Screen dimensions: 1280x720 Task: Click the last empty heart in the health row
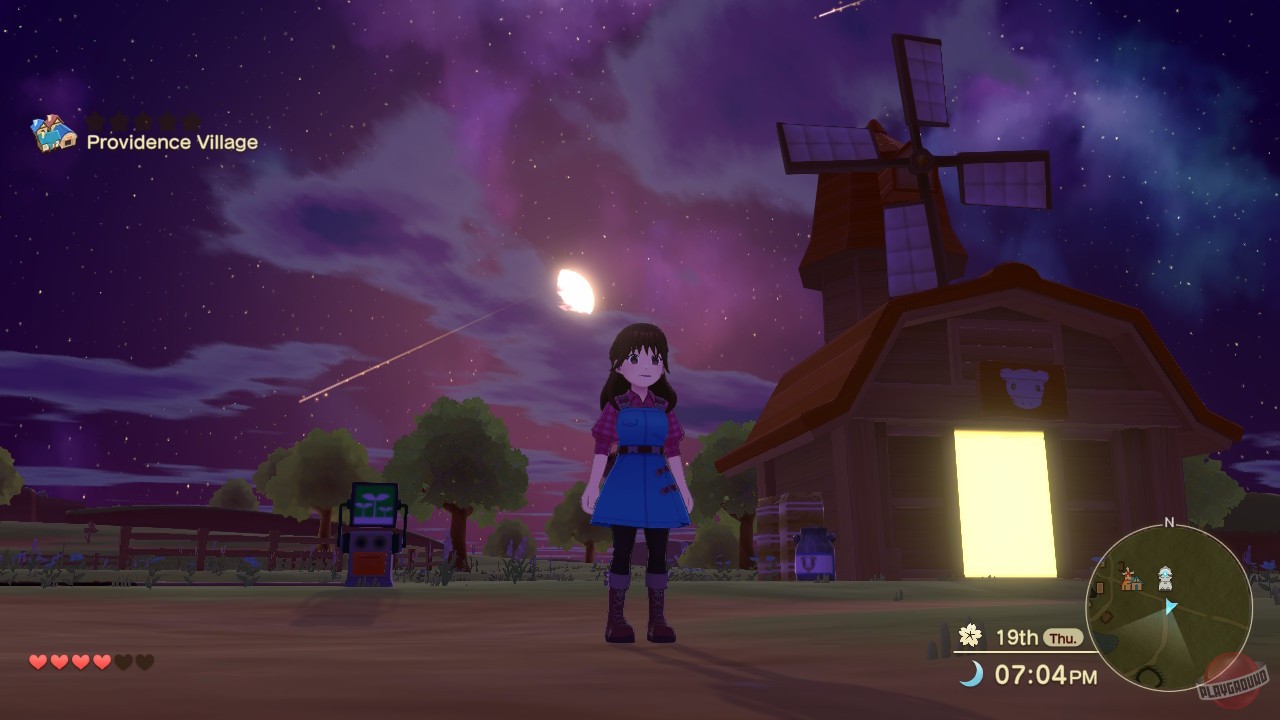[143, 661]
